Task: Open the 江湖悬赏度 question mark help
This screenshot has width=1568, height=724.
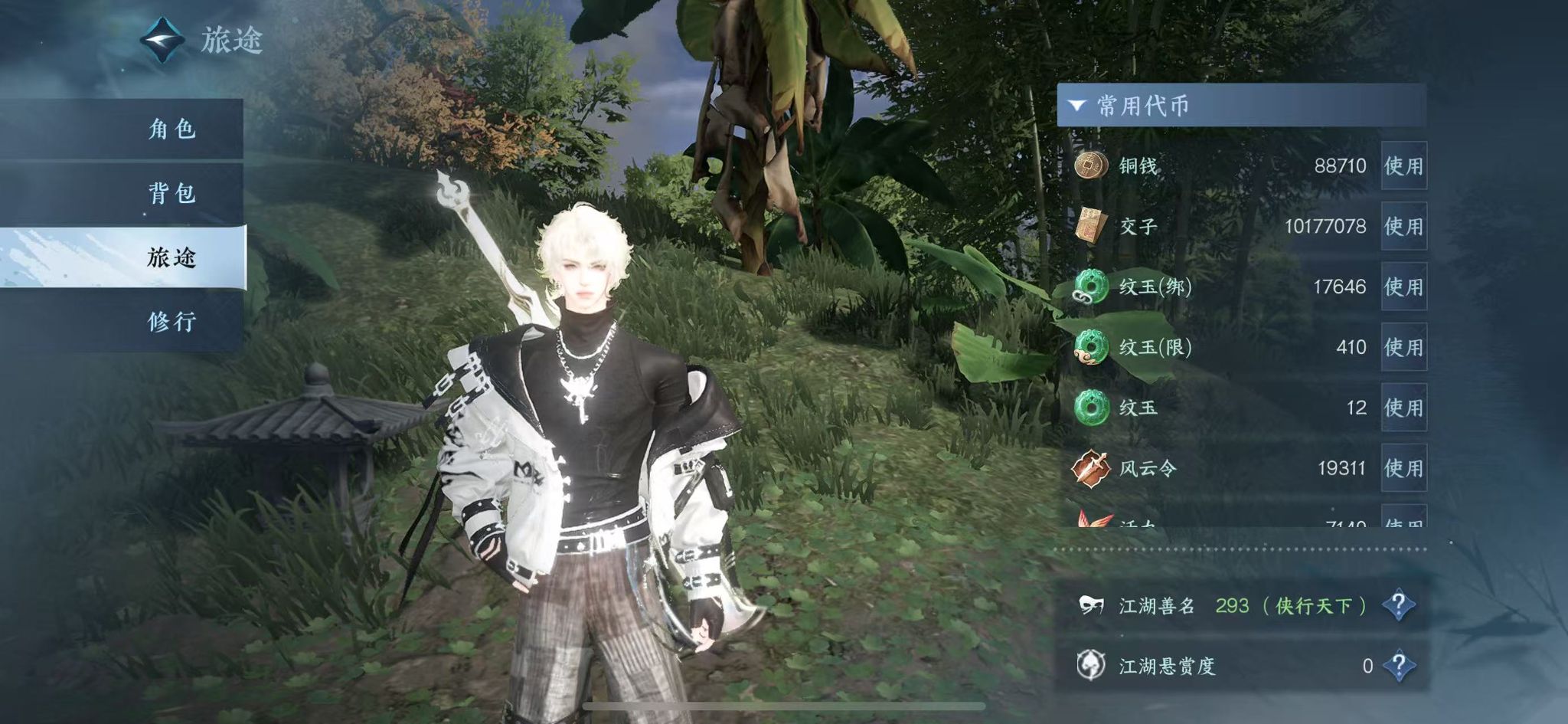Action: [1399, 666]
